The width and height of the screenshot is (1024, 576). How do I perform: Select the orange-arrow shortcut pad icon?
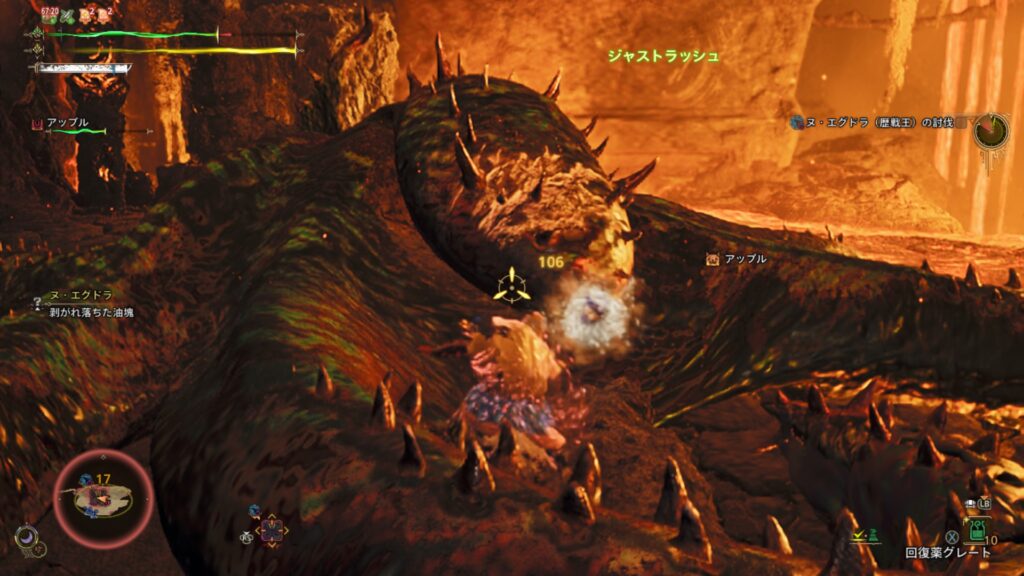(x=270, y=528)
